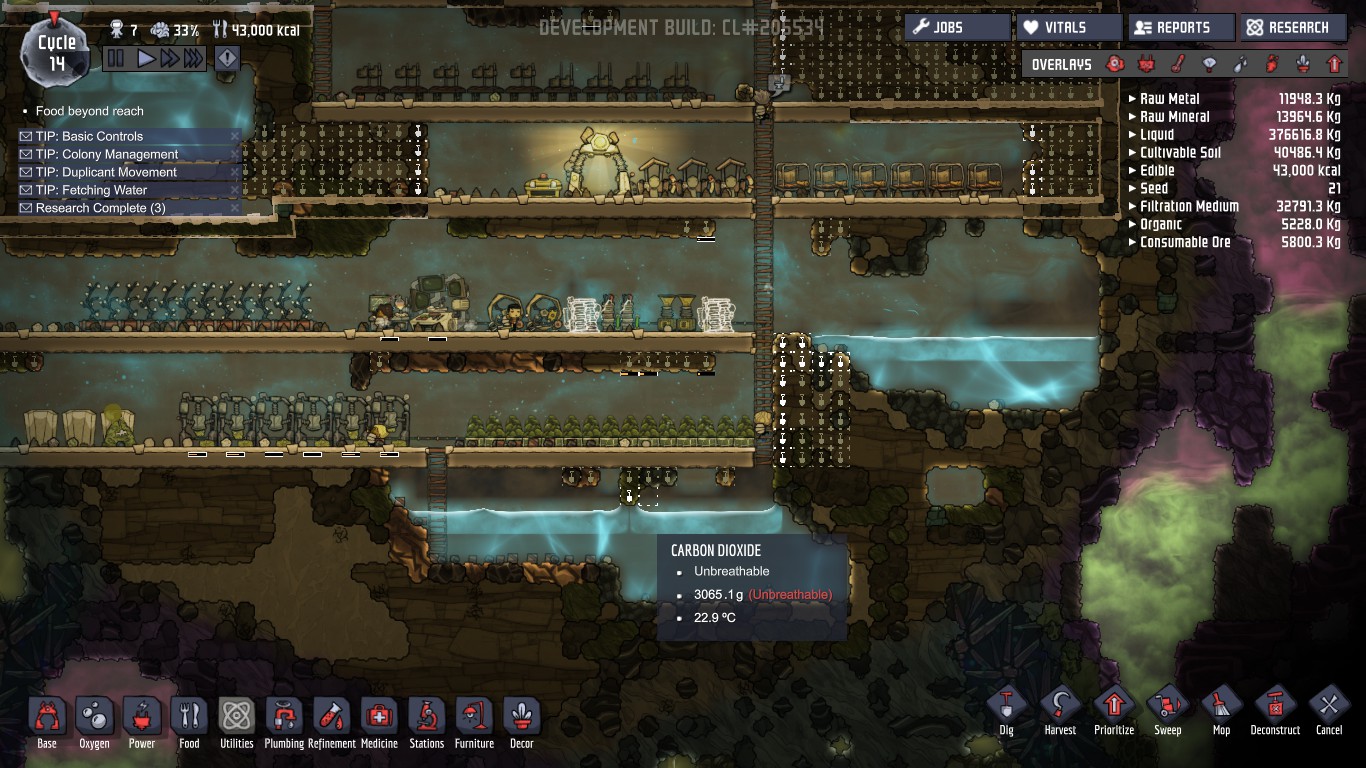Select the Oxygen build category
This screenshot has height=768, width=1366.
95,718
